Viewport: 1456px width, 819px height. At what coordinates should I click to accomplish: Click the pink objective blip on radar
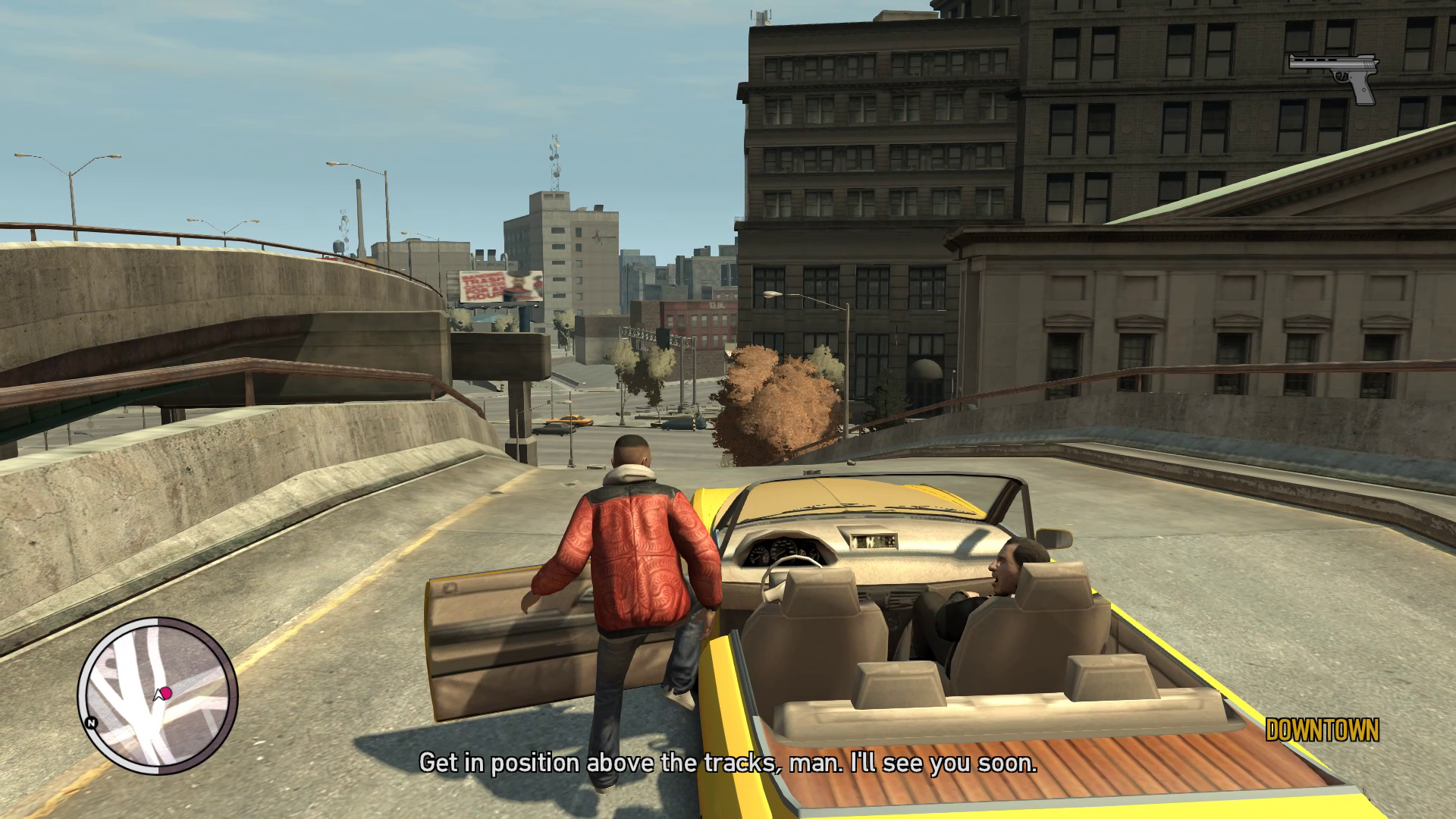click(166, 692)
